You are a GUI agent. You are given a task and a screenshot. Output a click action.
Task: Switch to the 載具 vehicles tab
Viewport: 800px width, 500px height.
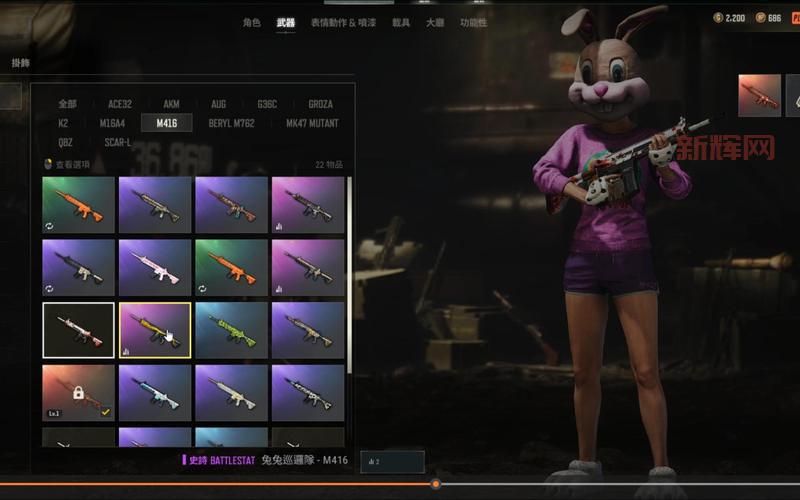[x=400, y=23]
